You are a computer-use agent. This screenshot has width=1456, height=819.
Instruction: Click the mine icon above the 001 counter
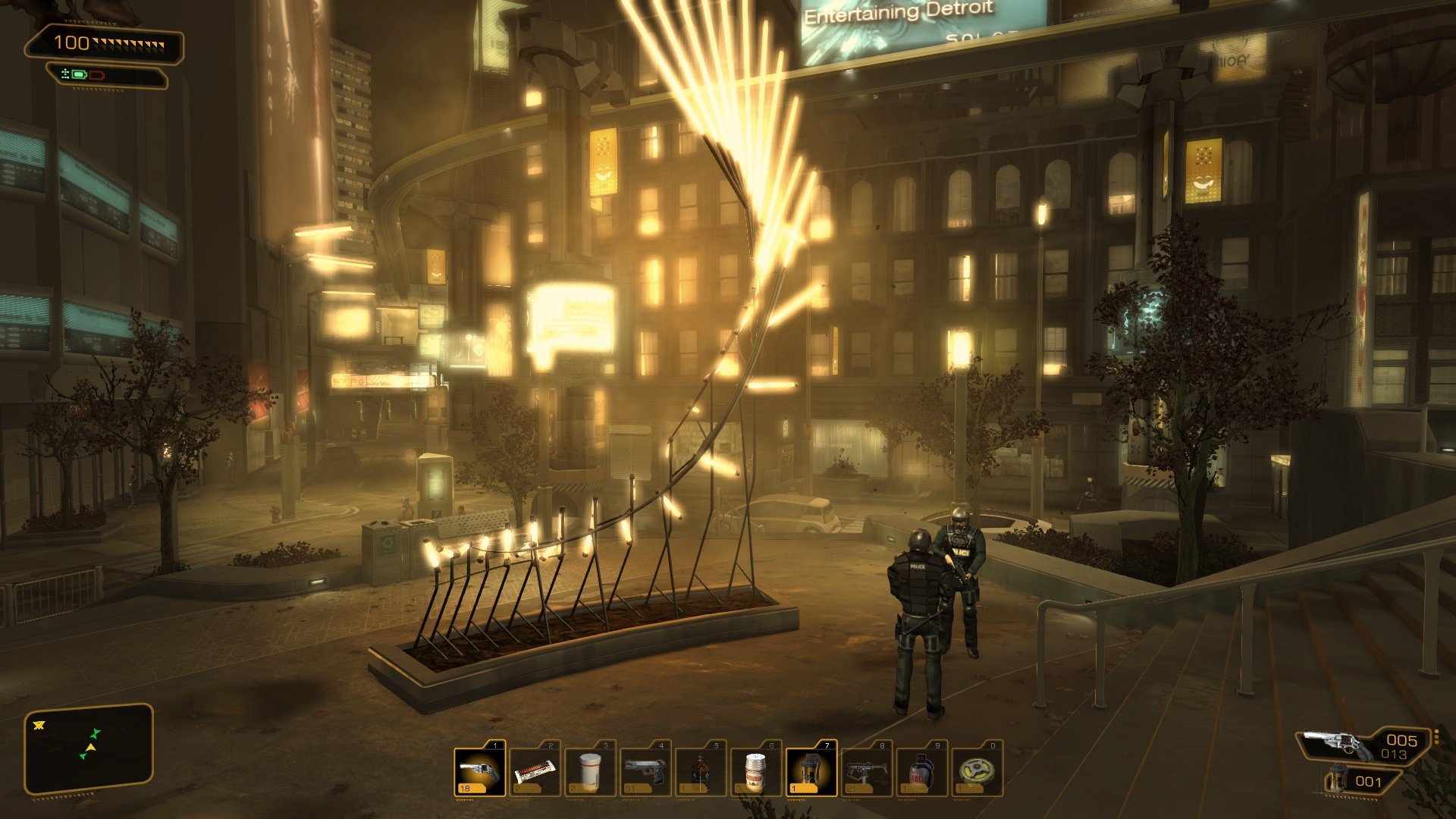click(x=1338, y=780)
